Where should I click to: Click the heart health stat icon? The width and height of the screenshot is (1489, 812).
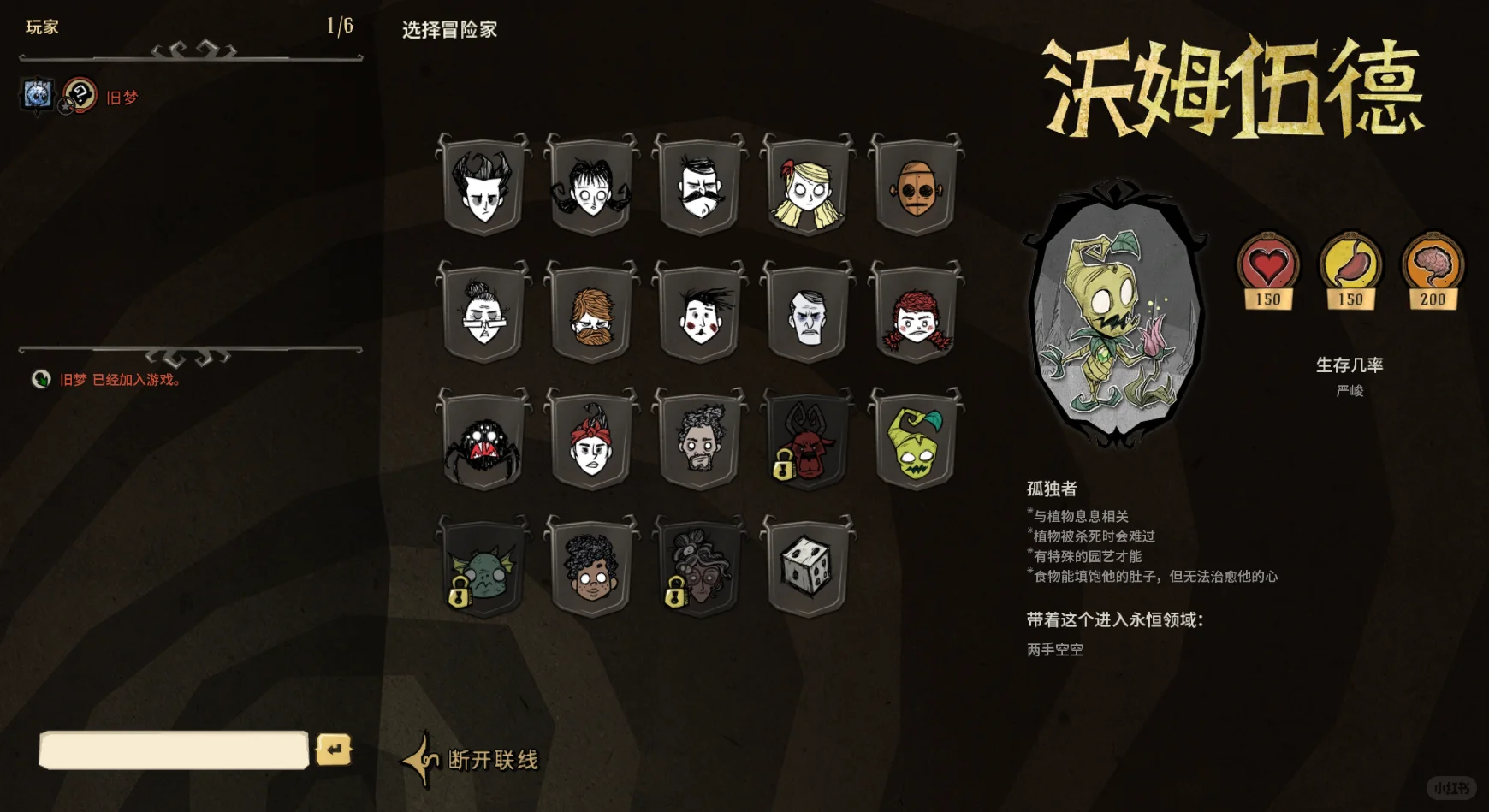1266,265
